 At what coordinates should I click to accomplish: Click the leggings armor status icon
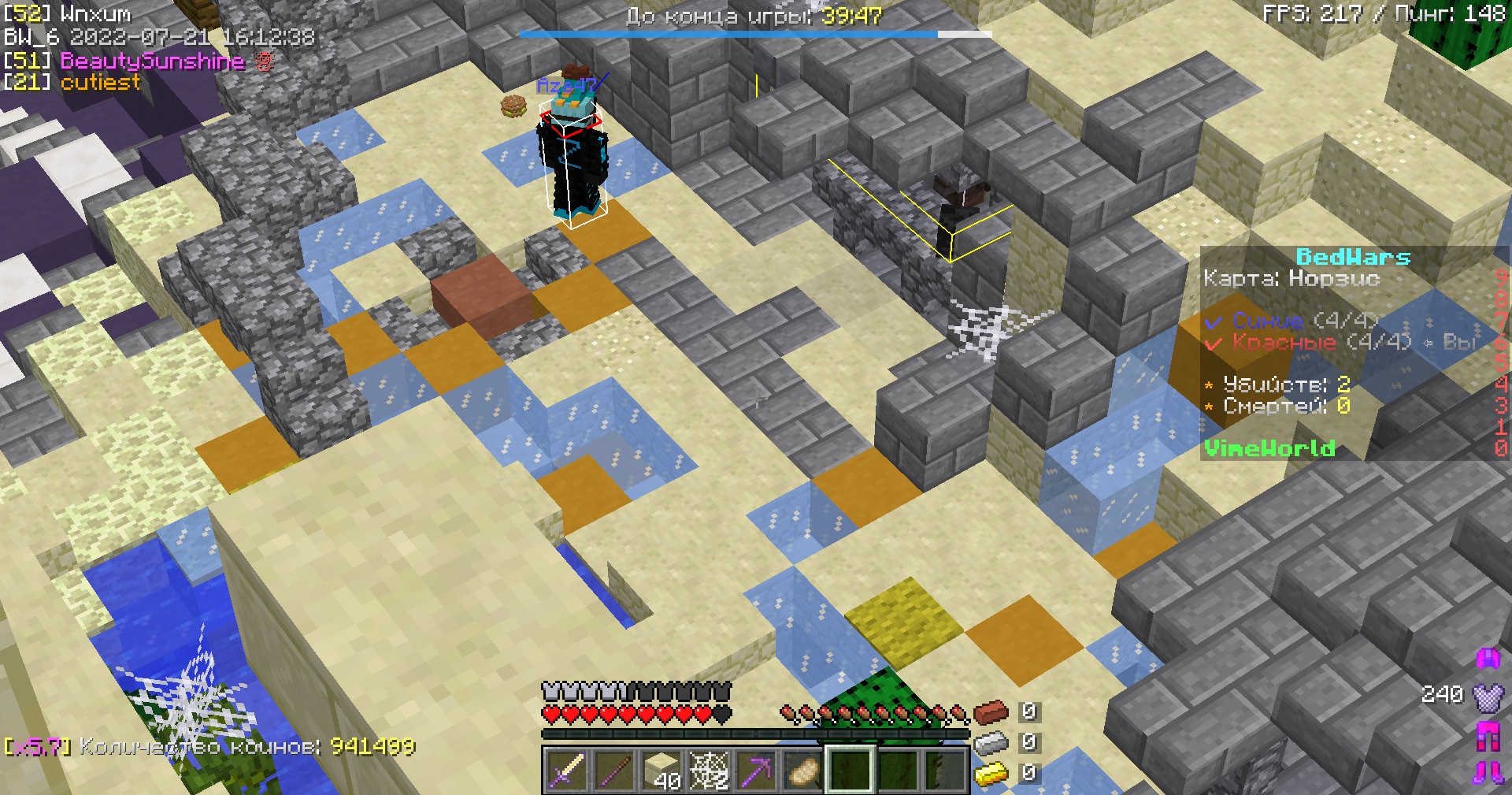point(1488,734)
